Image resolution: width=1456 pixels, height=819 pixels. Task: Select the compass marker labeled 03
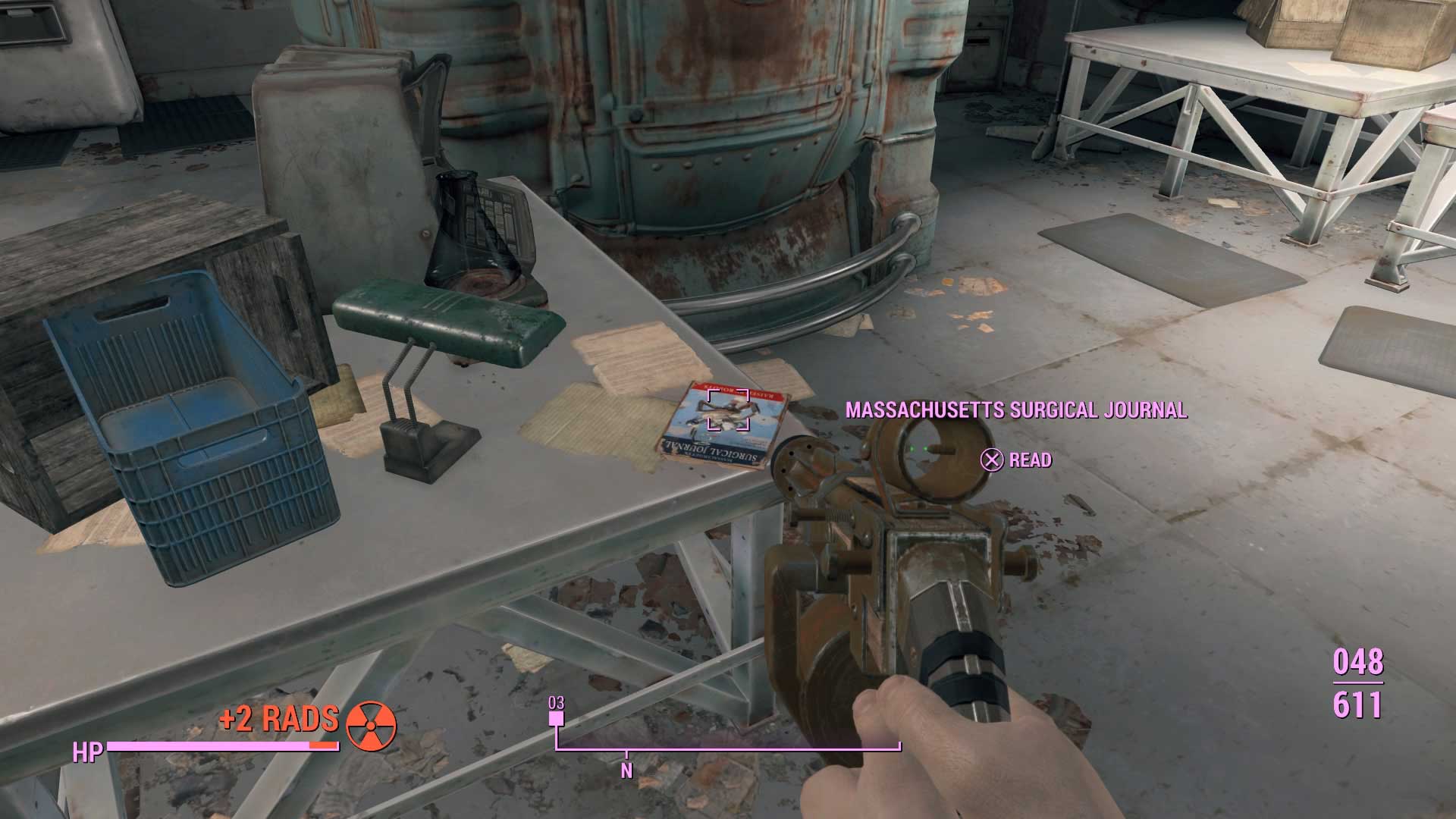coord(557,704)
